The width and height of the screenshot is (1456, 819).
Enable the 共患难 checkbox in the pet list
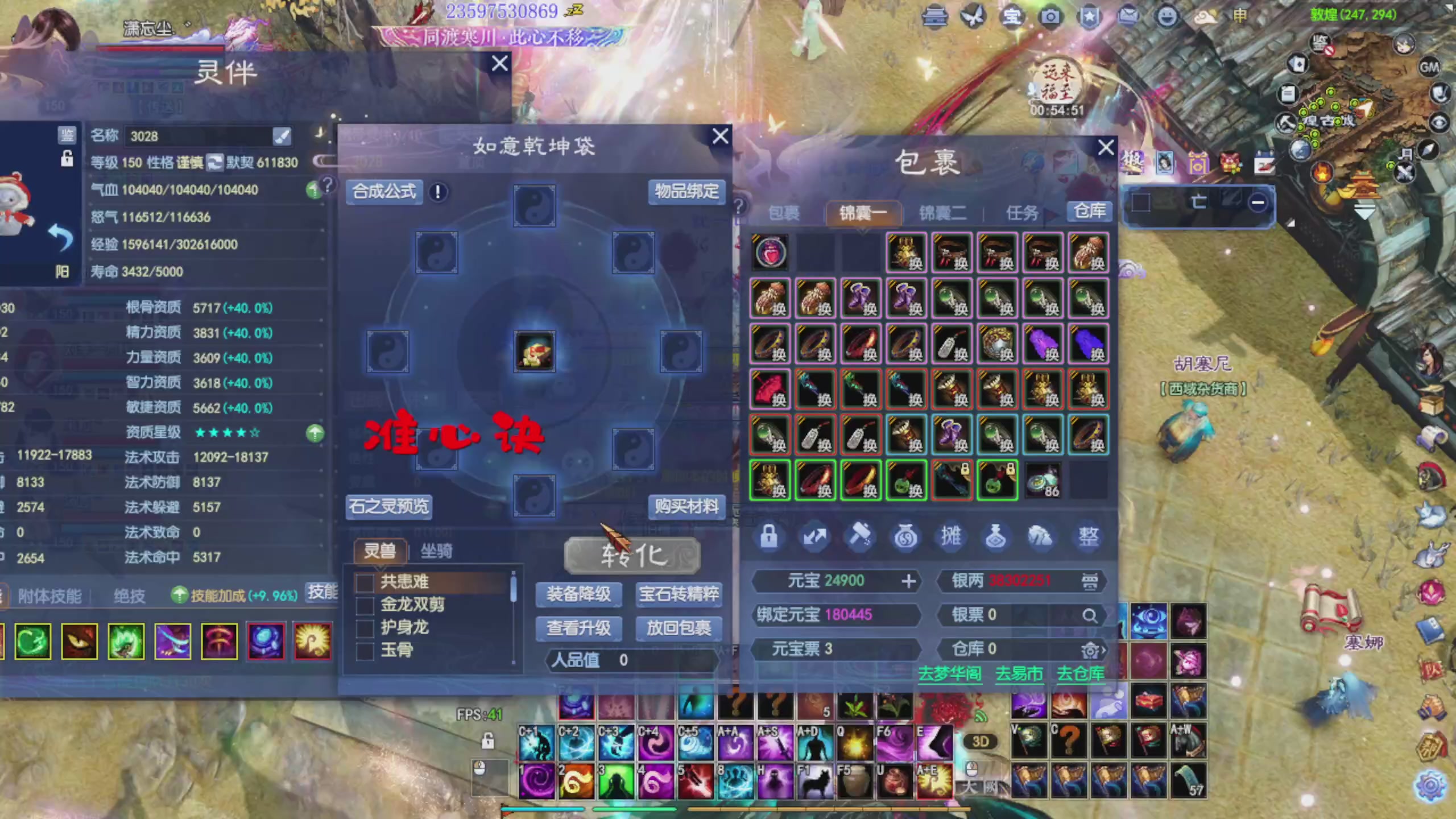364,582
